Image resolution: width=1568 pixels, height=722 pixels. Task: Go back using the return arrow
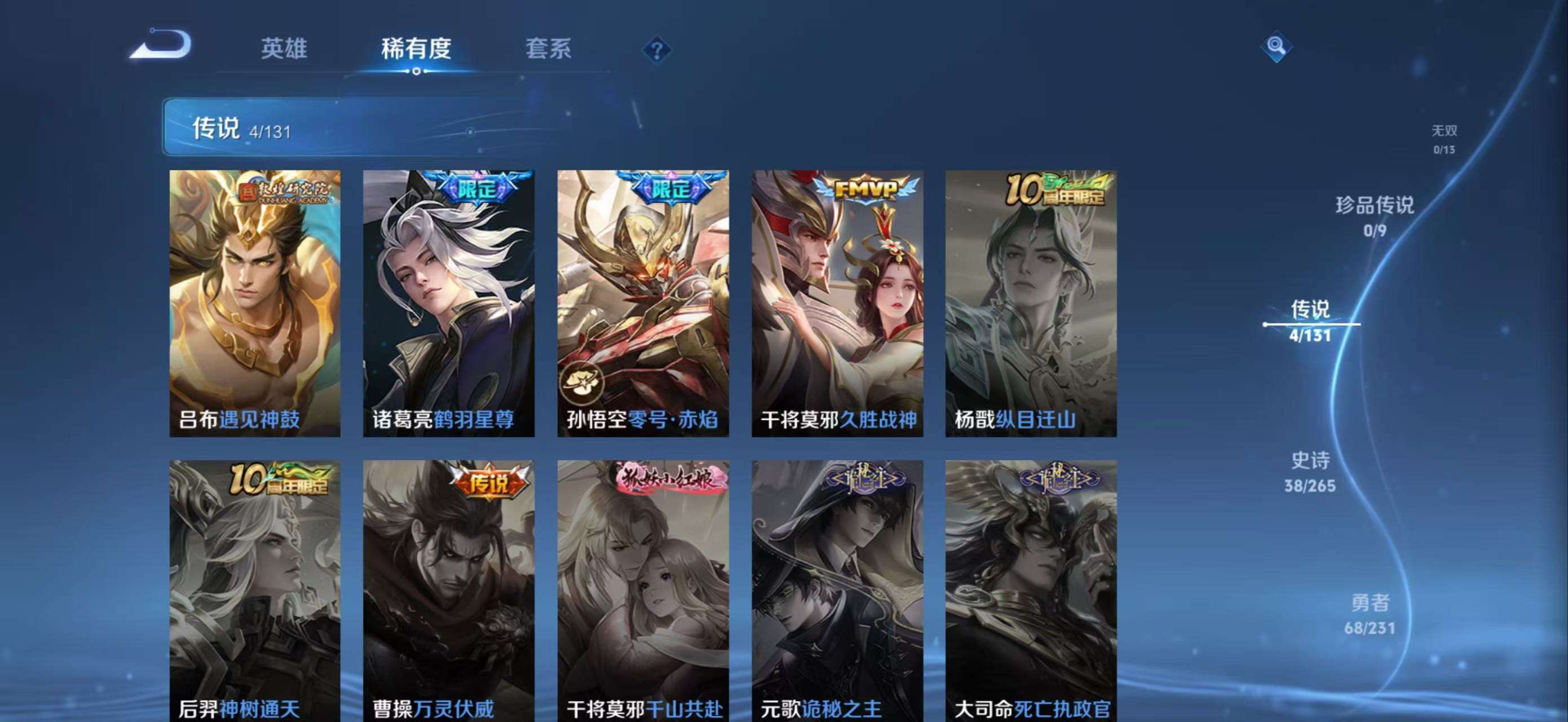[161, 45]
